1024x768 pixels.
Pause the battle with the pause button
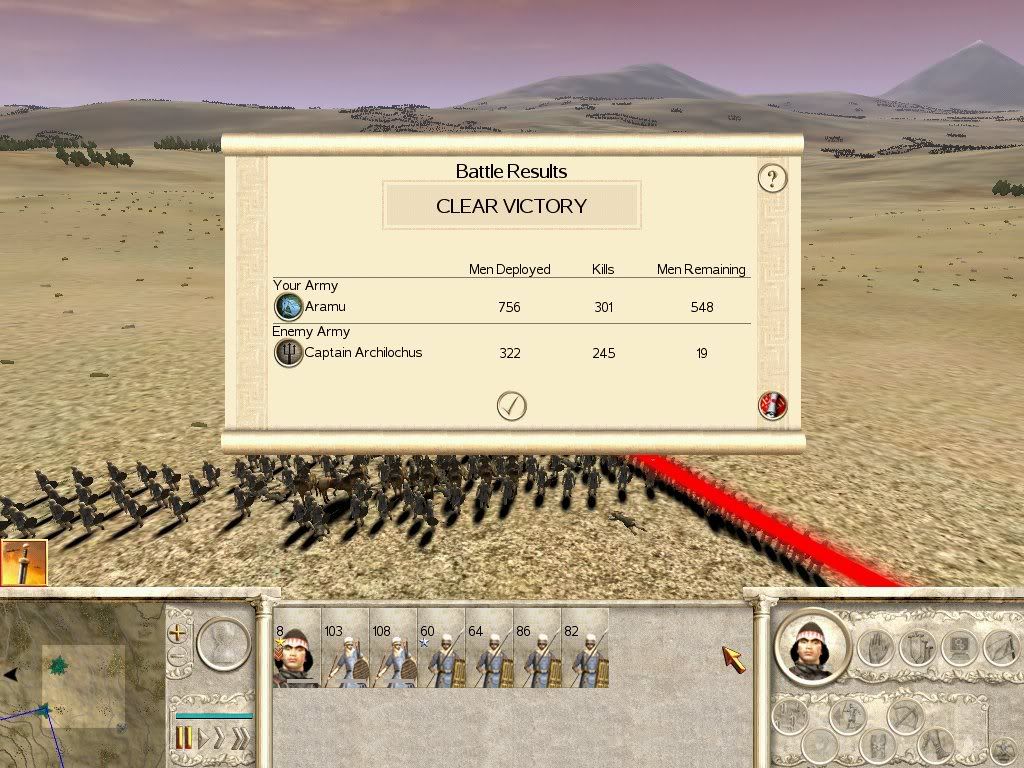pyautogui.click(x=184, y=739)
